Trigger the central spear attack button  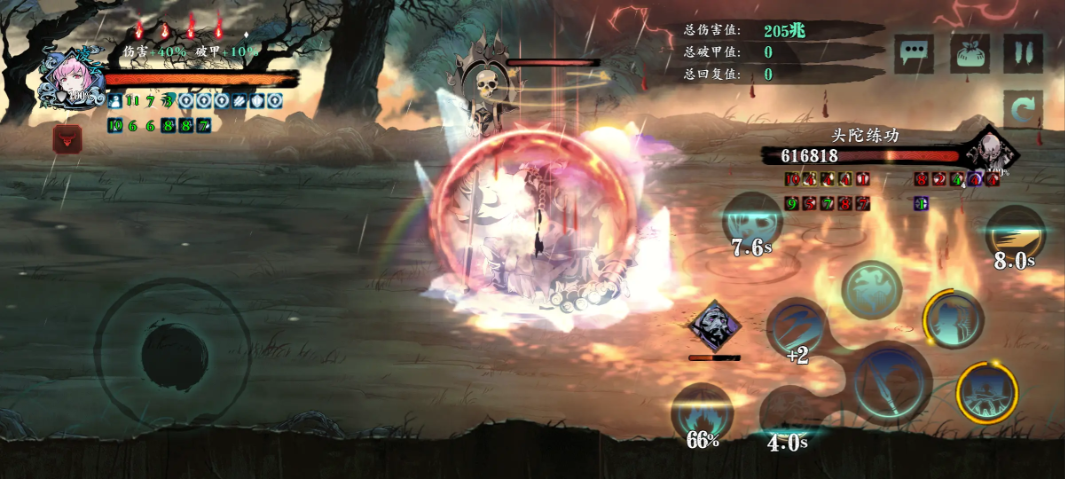pyautogui.click(x=892, y=381)
